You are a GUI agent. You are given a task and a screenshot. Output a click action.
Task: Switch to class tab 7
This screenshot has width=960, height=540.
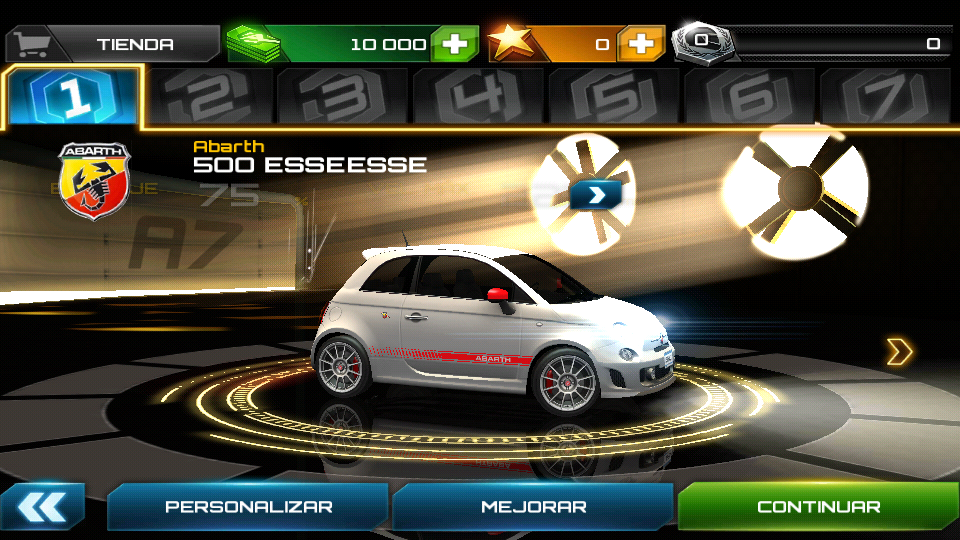[884, 98]
